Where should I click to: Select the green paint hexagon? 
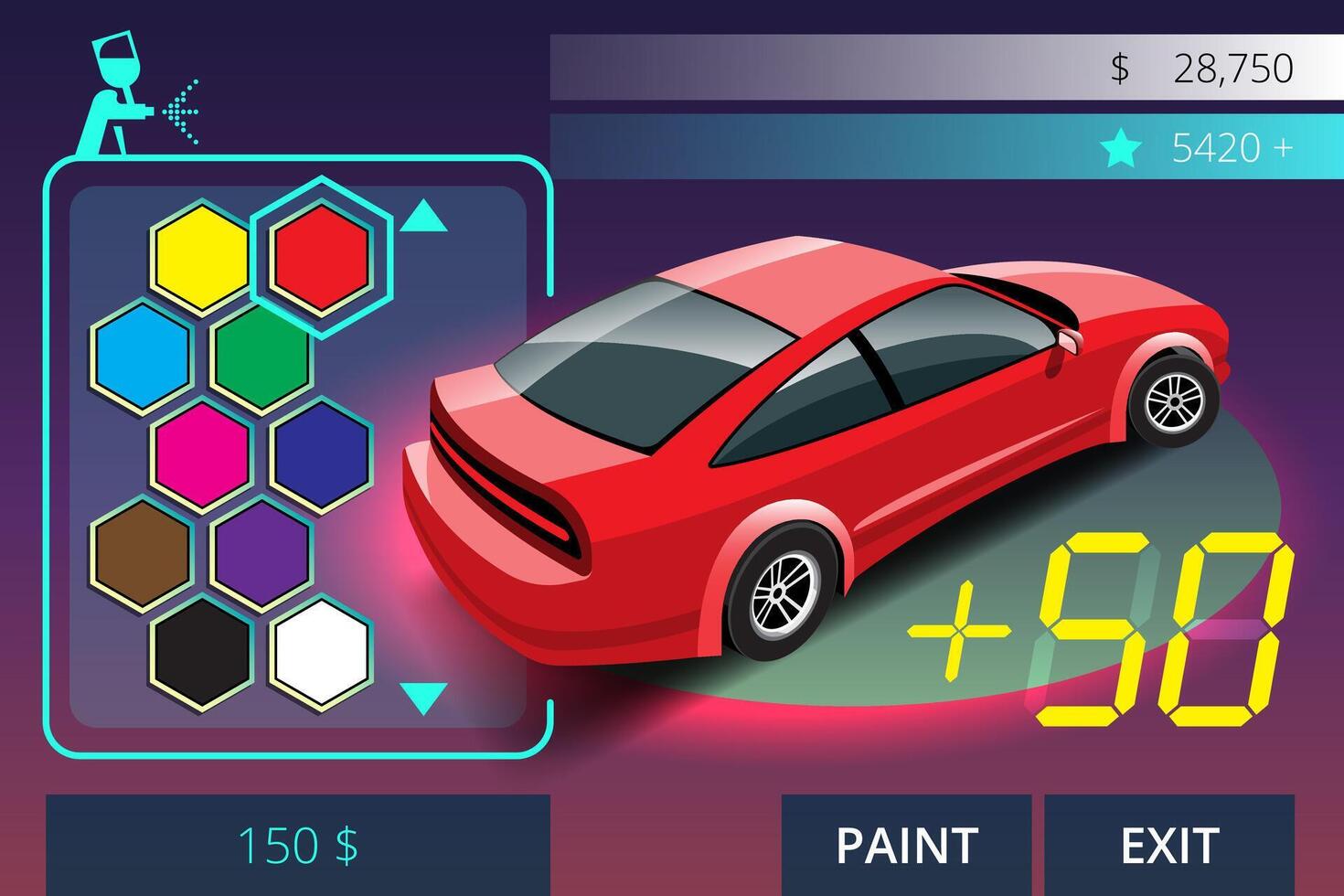tap(259, 357)
